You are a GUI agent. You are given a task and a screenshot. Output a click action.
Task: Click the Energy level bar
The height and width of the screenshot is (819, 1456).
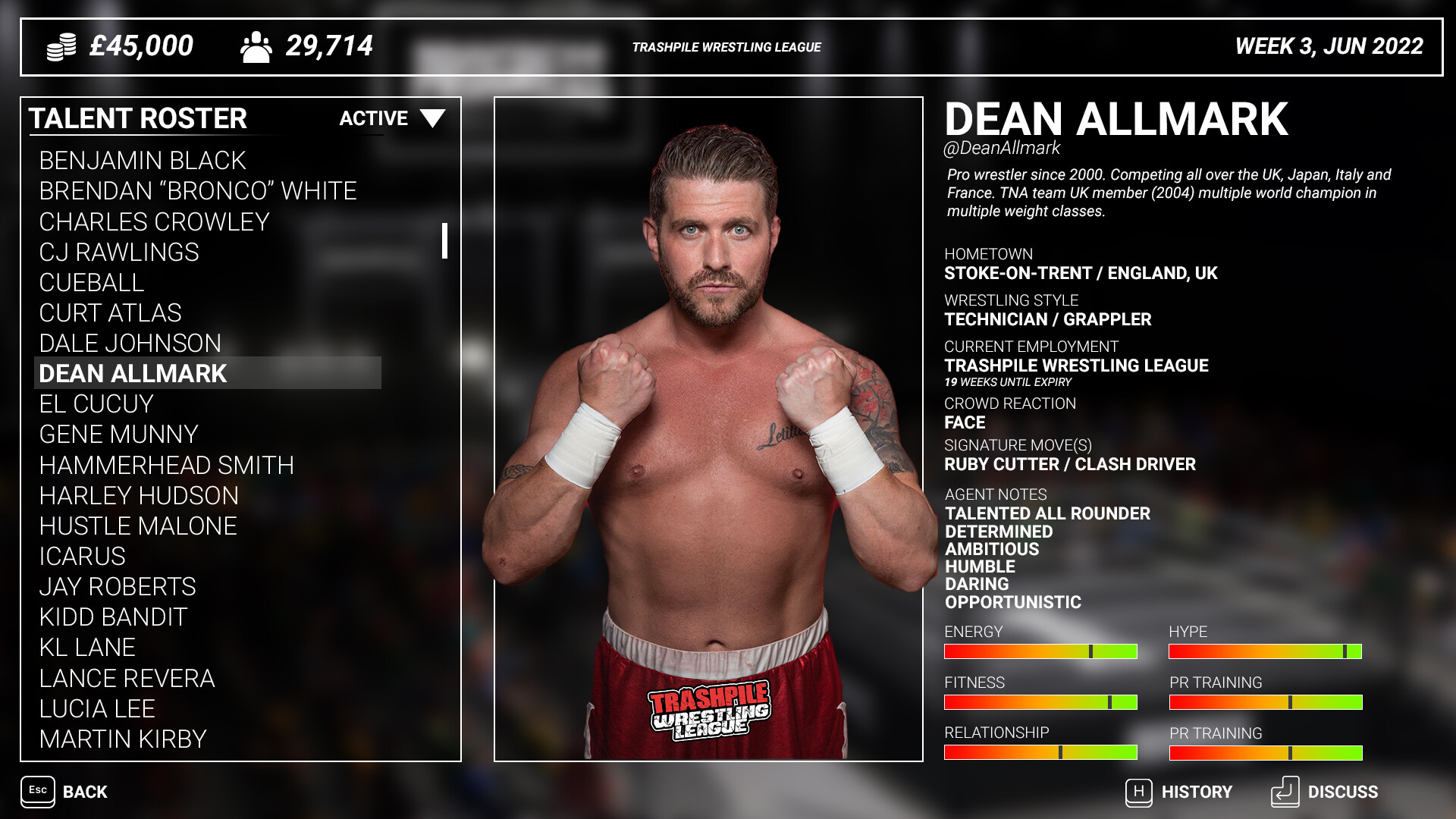[1040, 651]
